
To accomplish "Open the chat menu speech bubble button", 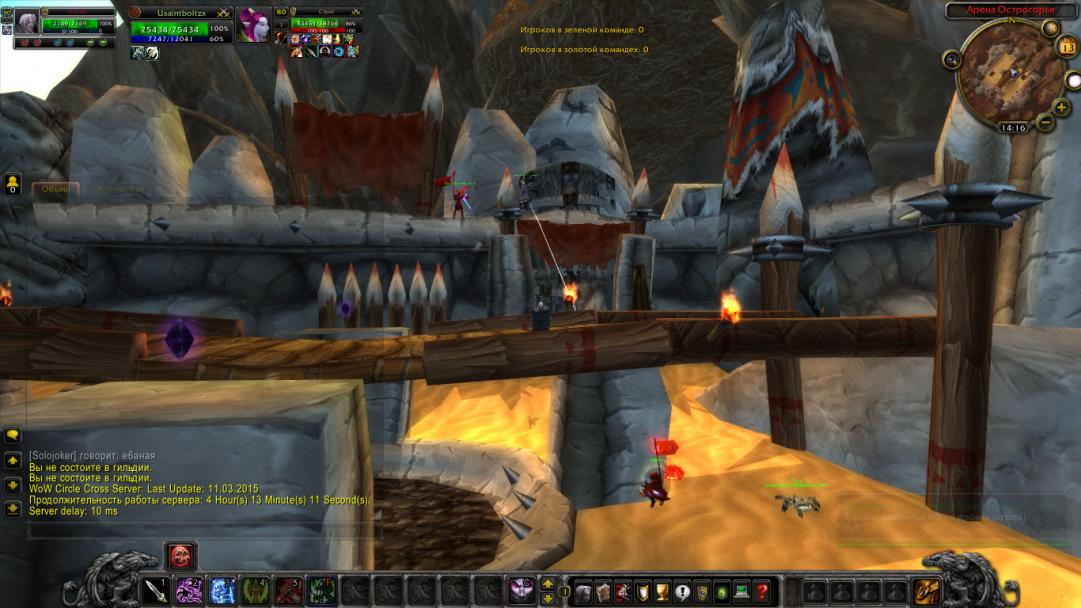I will tap(13, 436).
